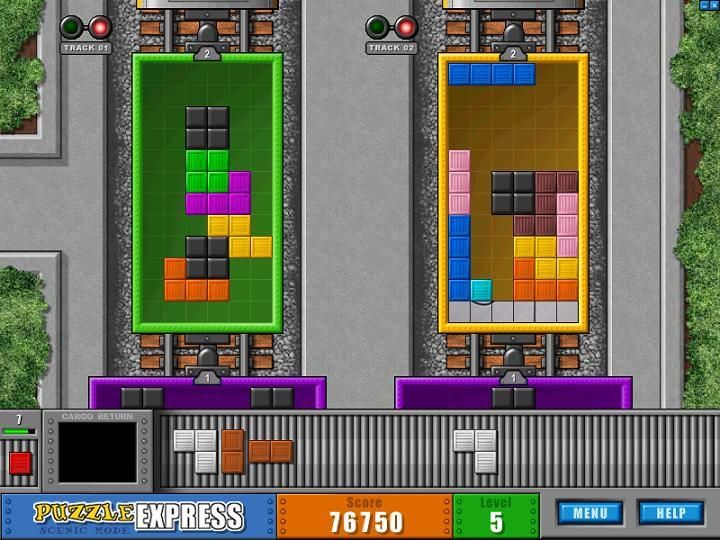Image resolution: width=720 pixels, height=540 pixels.
Task: Select the green train car cargo grid
Action: point(208,192)
